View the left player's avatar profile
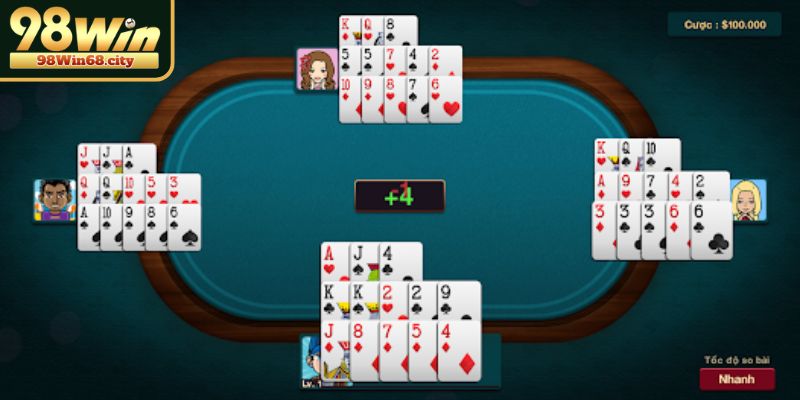Viewport: 800px width, 400px height. coord(54,200)
